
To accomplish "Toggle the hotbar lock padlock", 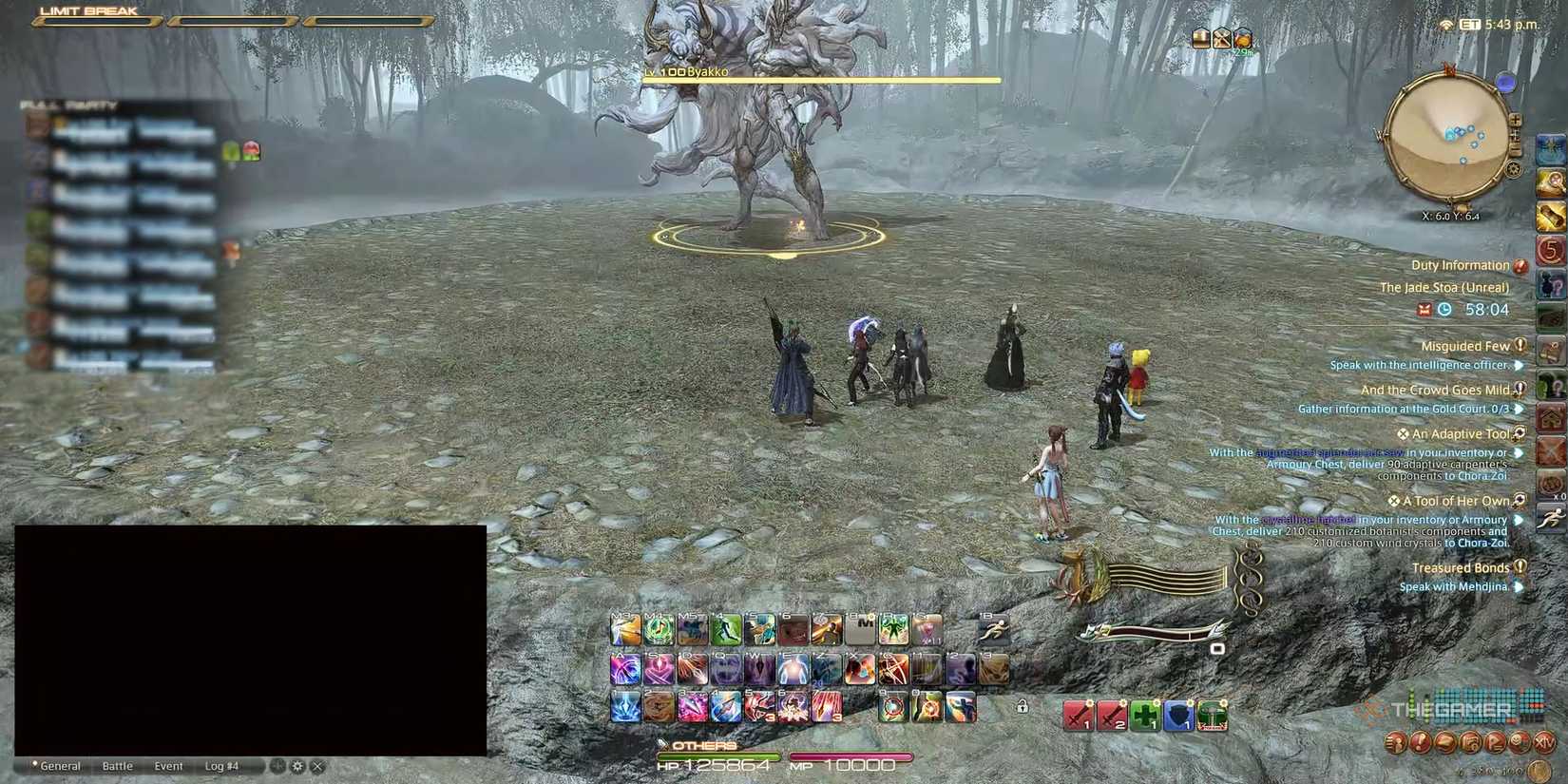I will 1023,707.
